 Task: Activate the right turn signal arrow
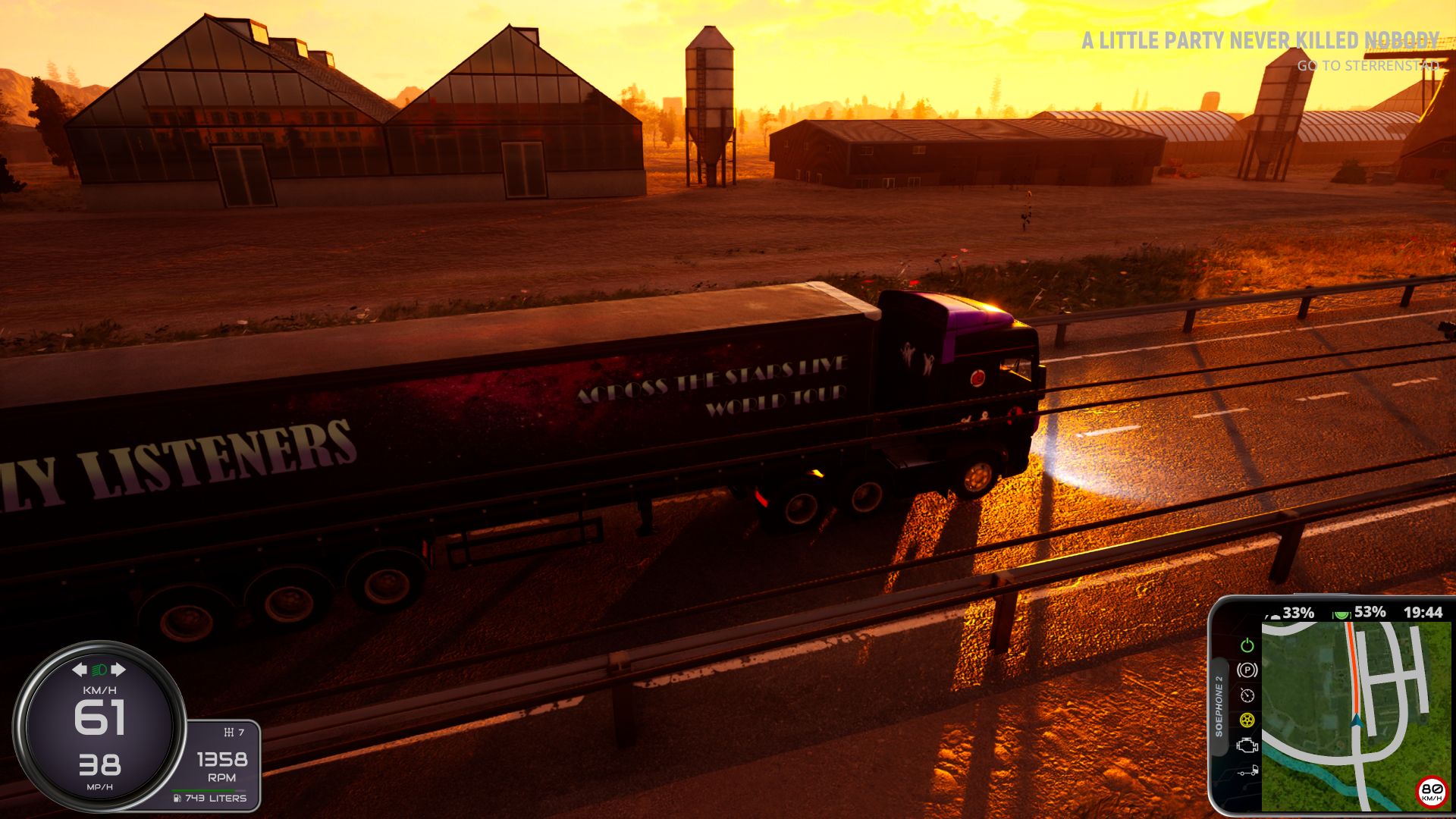coord(118,670)
